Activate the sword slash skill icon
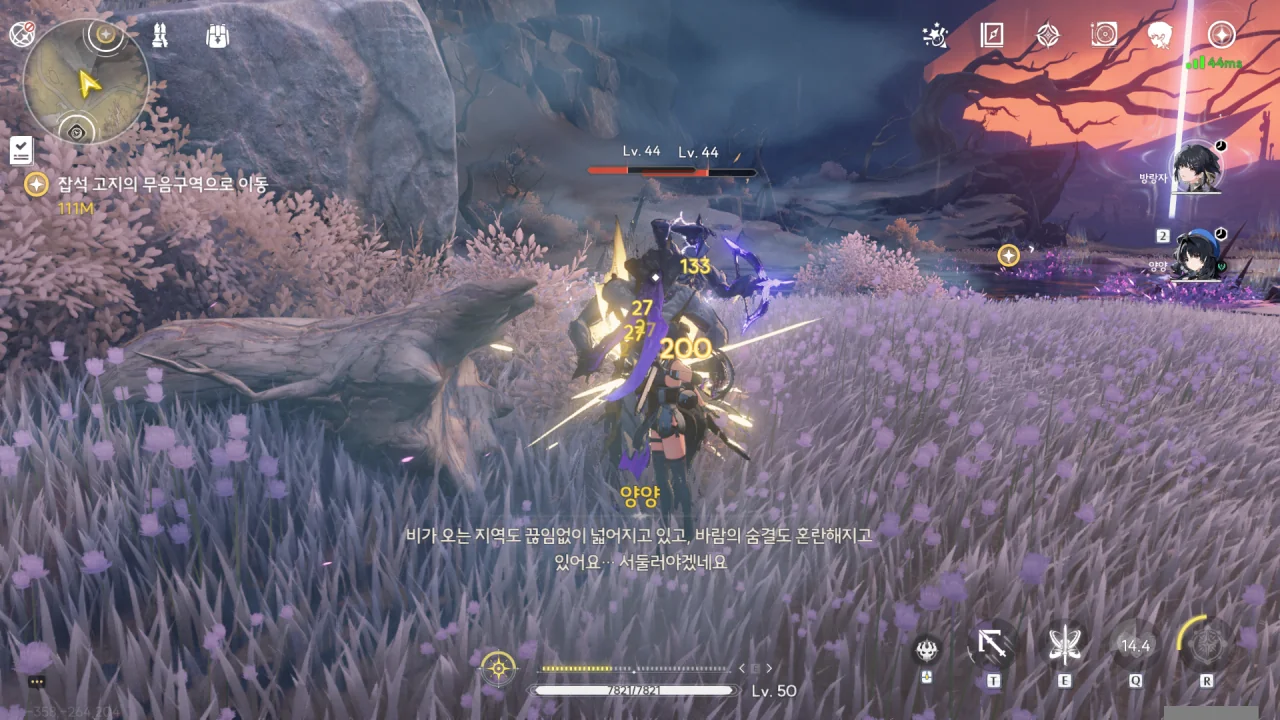This screenshot has height=720, width=1280. [x=992, y=646]
